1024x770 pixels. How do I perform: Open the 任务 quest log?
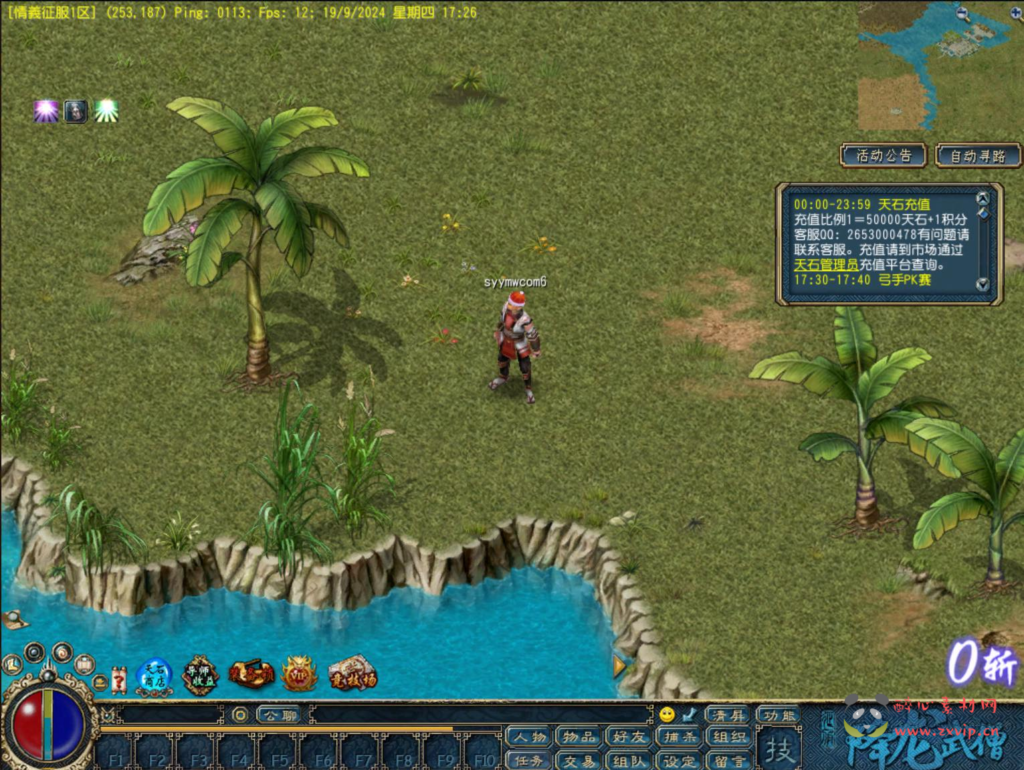pyautogui.click(x=526, y=760)
